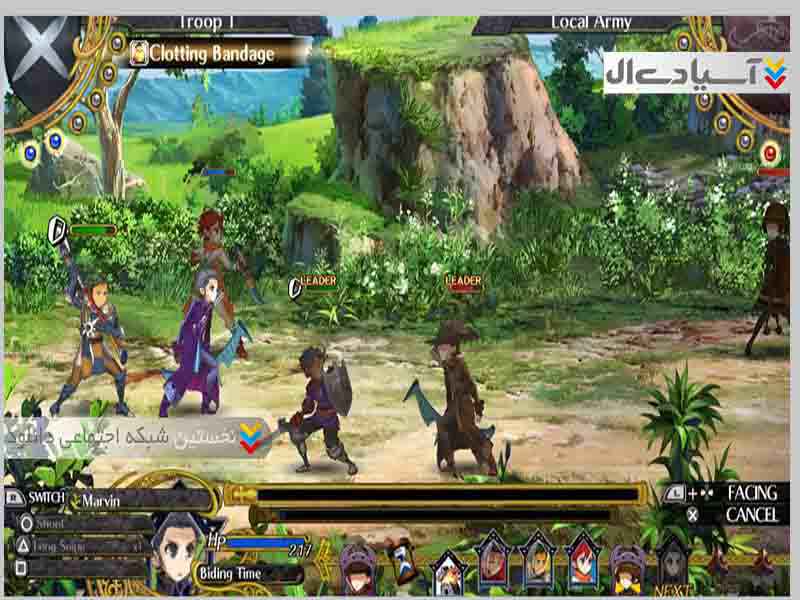Select the Local Army header label
This screenshot has width=800, height=600.
click(591, 22)
